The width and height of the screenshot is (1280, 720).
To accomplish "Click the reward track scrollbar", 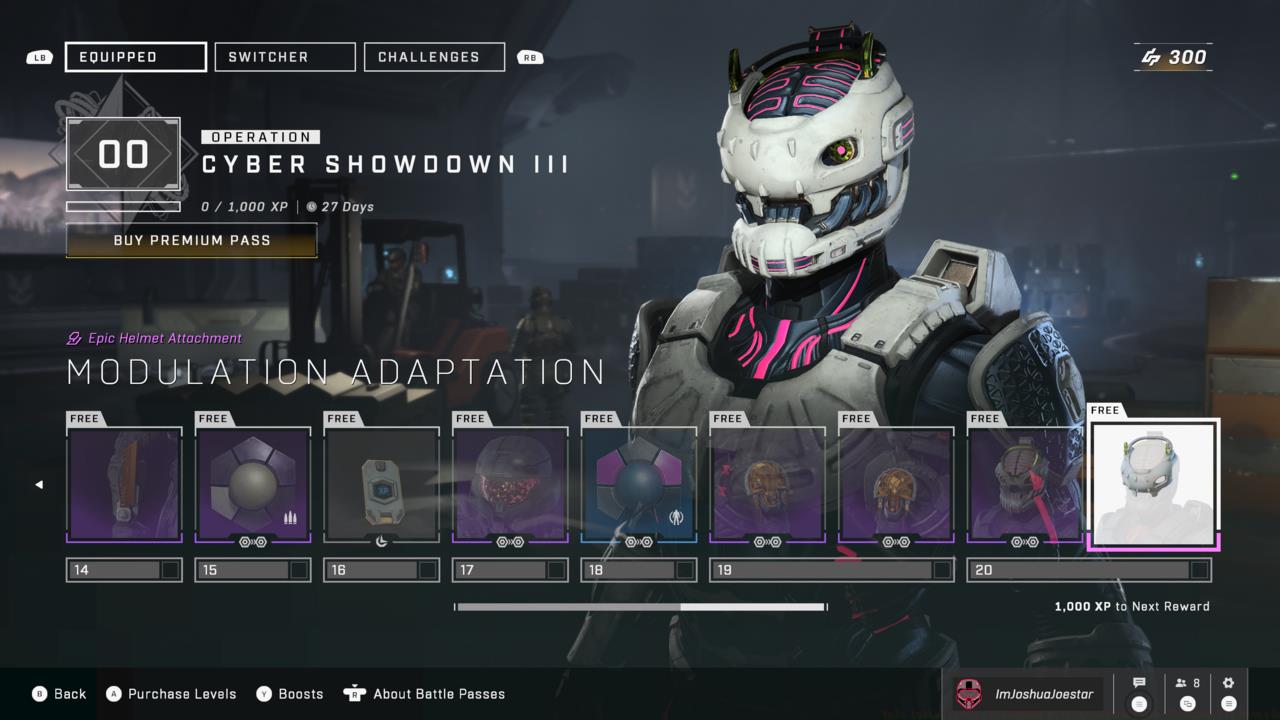I will coord(640,607).
